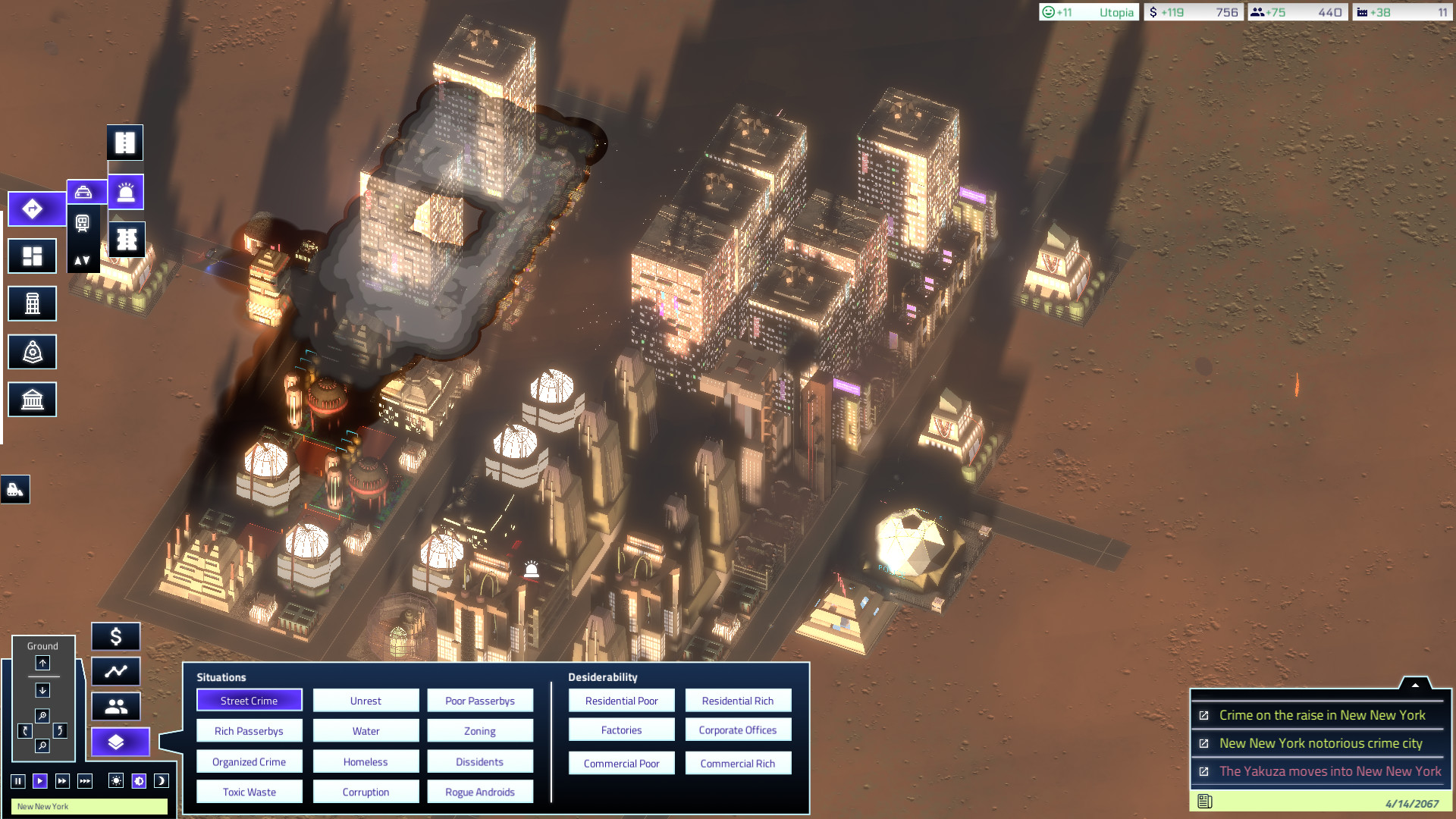Toggle the Organized Crime overlay
1456x819 pixels.
[249, 761]
